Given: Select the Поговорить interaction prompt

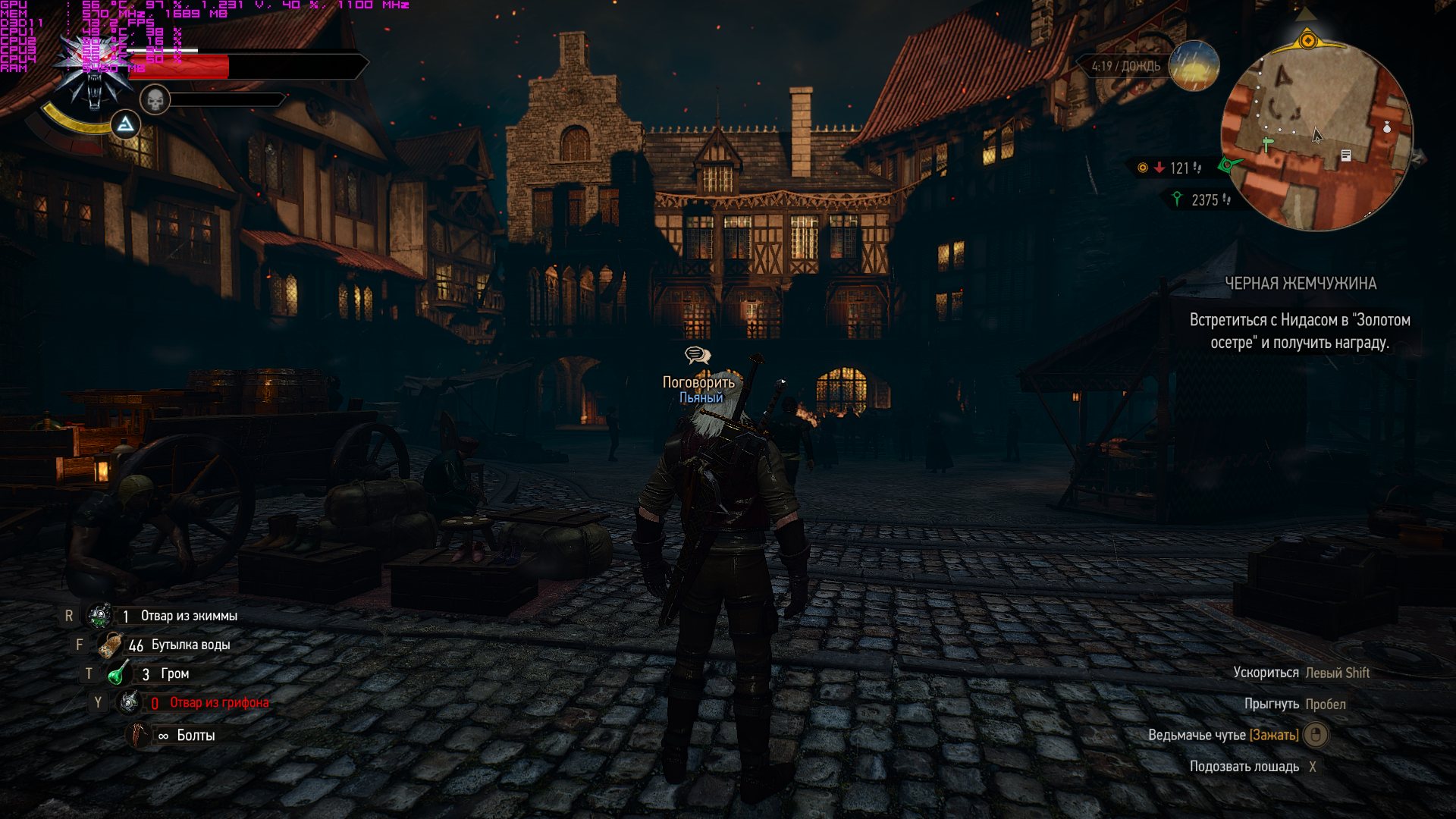Looking at the screenshot, I should tap(698, 381).
